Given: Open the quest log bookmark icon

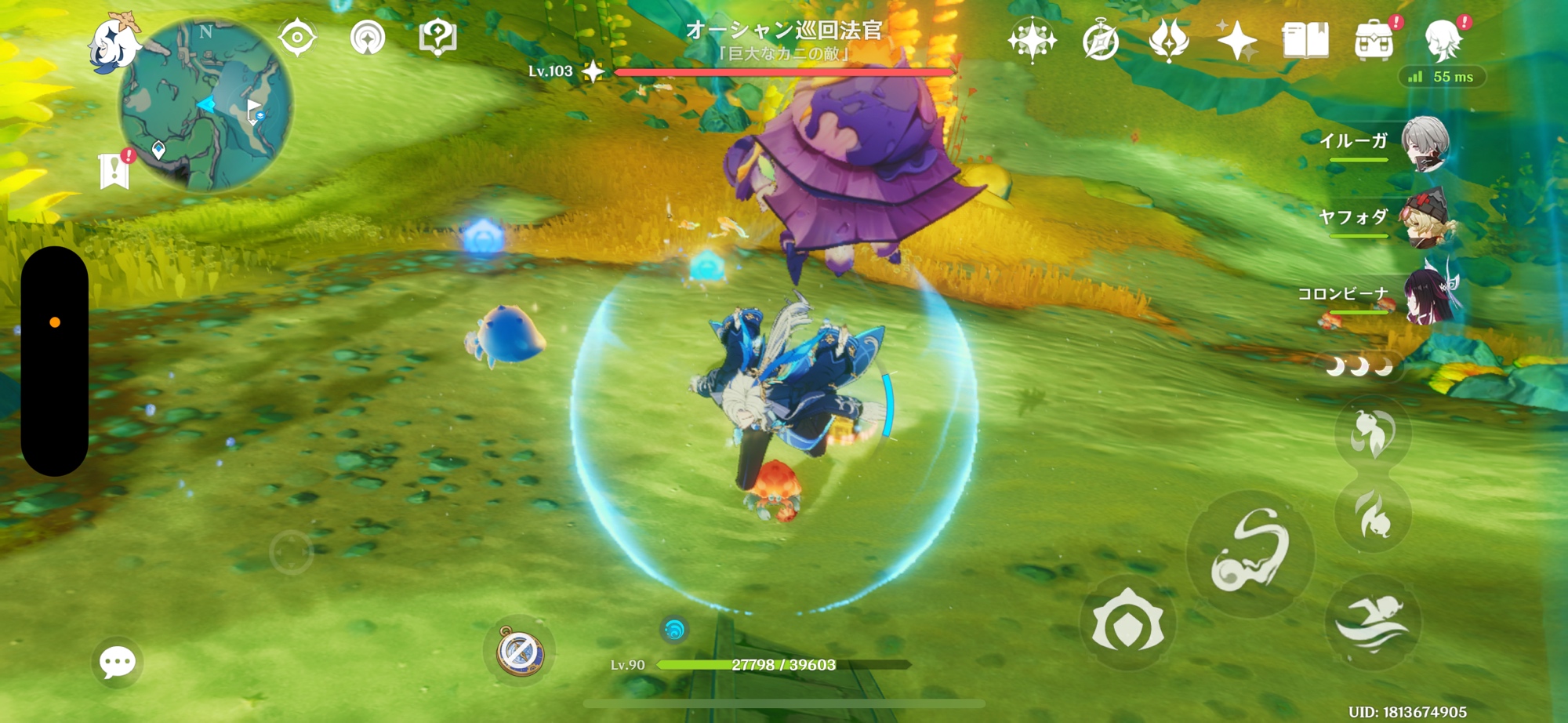Looking at the screenshot, I should point(114,170).
